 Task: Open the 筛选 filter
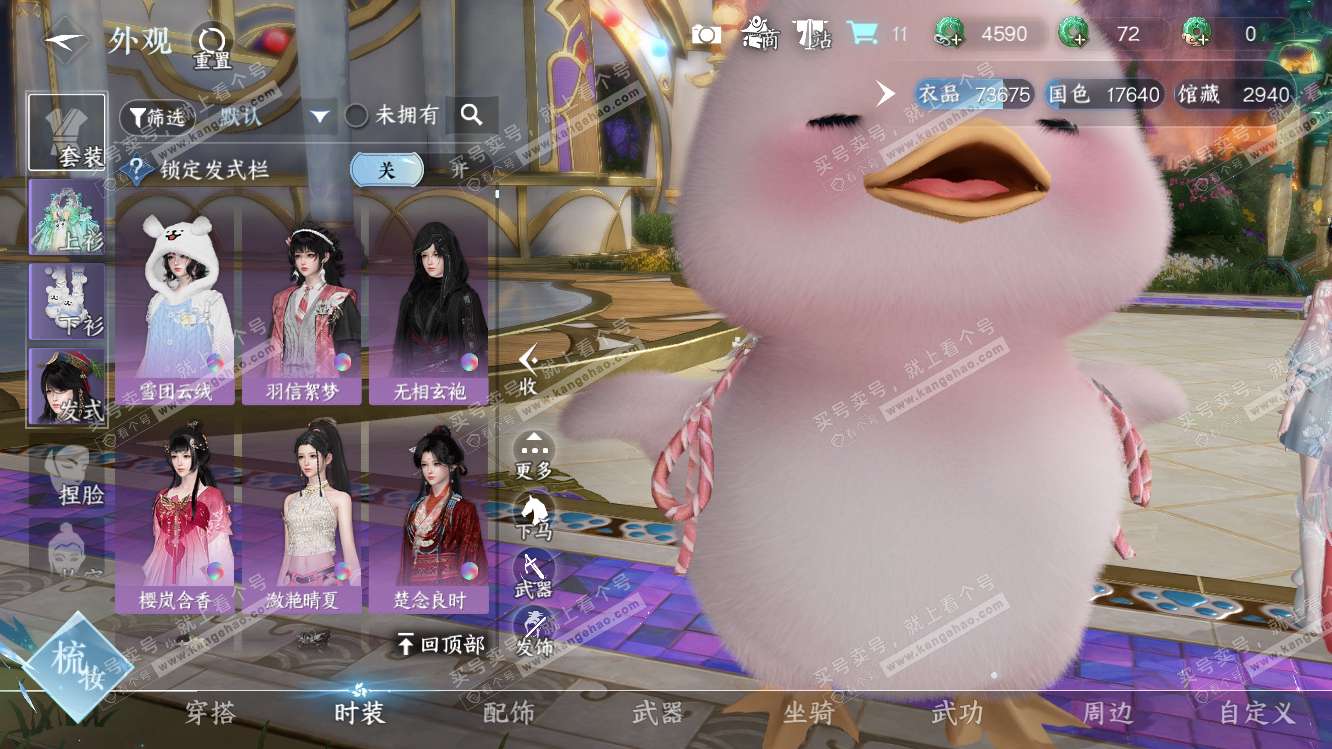point(157,116)
